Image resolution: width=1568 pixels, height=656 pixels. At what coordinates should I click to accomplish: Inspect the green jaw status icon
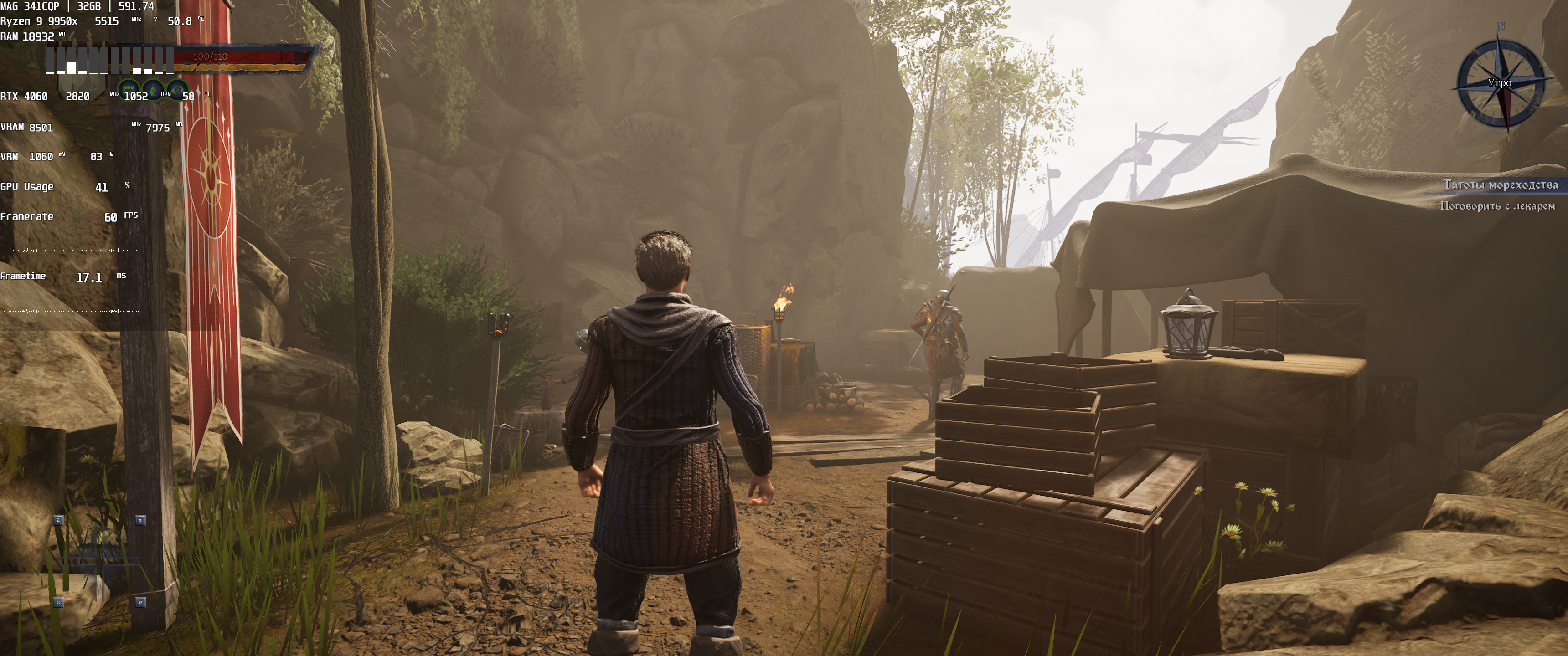coord(129,91)
